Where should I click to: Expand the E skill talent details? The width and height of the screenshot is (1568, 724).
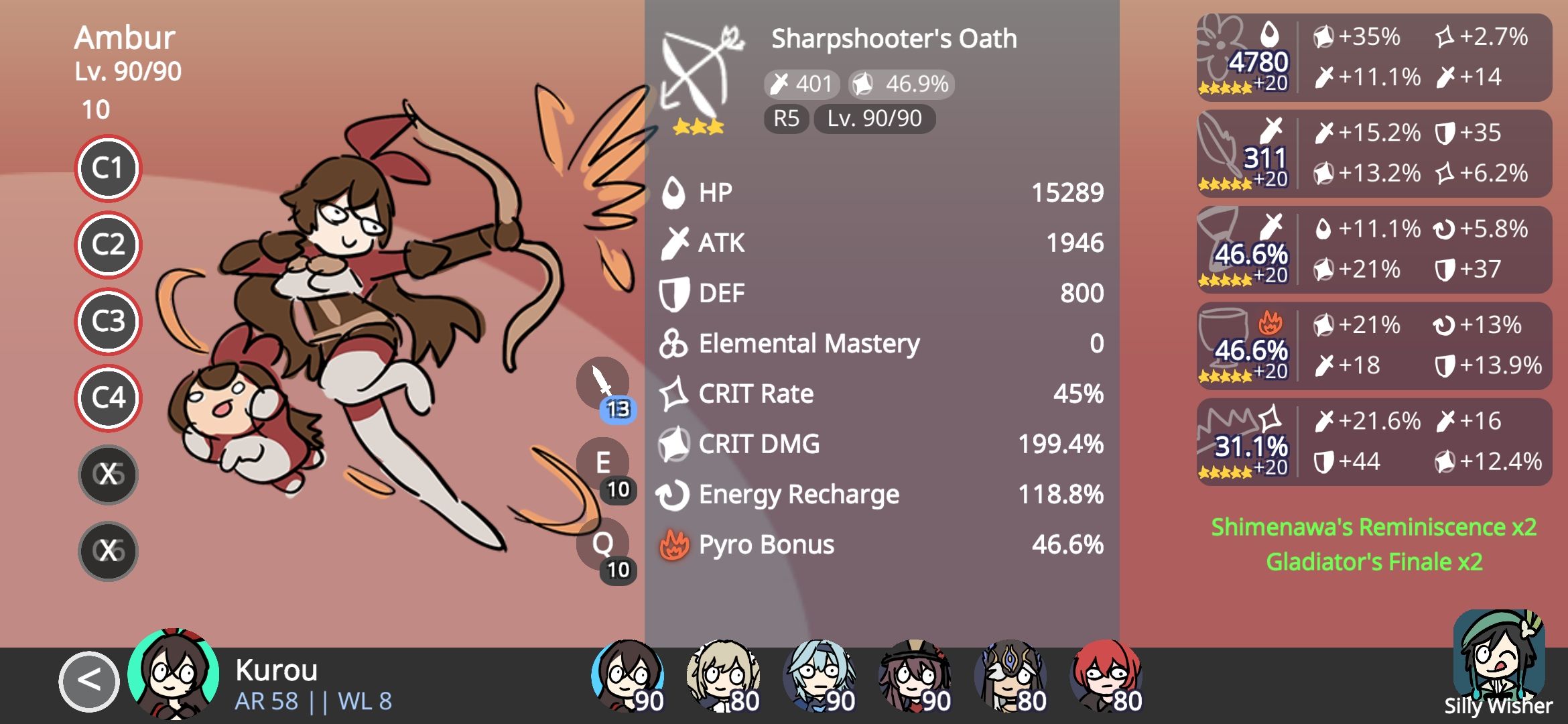(x=602, y=463)
